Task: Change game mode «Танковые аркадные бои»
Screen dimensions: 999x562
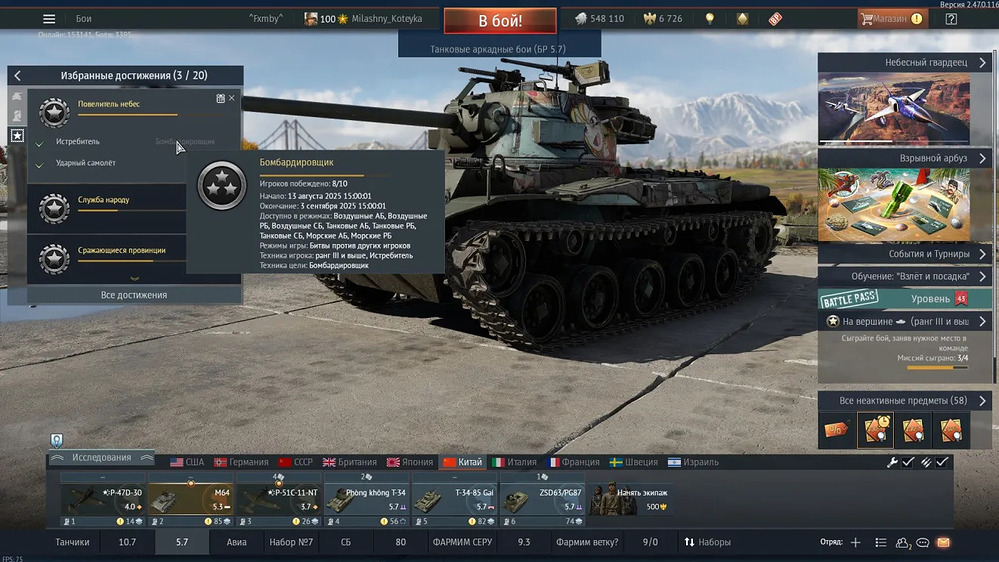Action: (x=498, y=48)
